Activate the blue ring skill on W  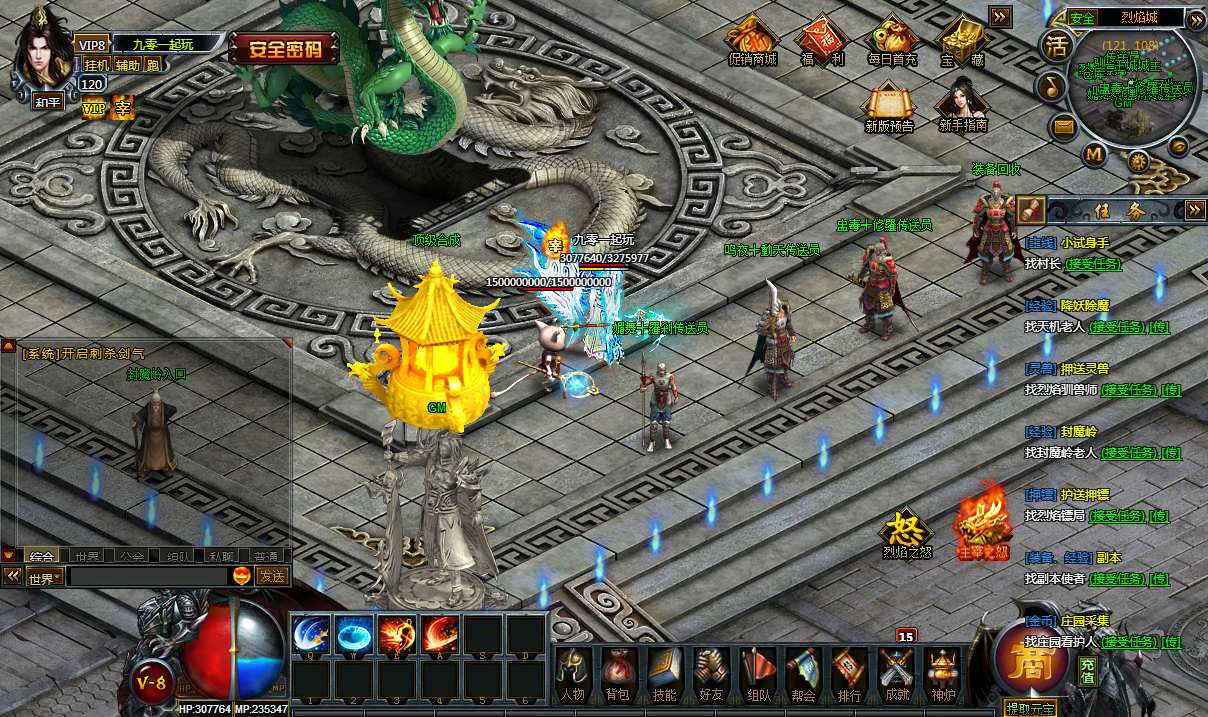pyautogui.click(x=354, y=634)
